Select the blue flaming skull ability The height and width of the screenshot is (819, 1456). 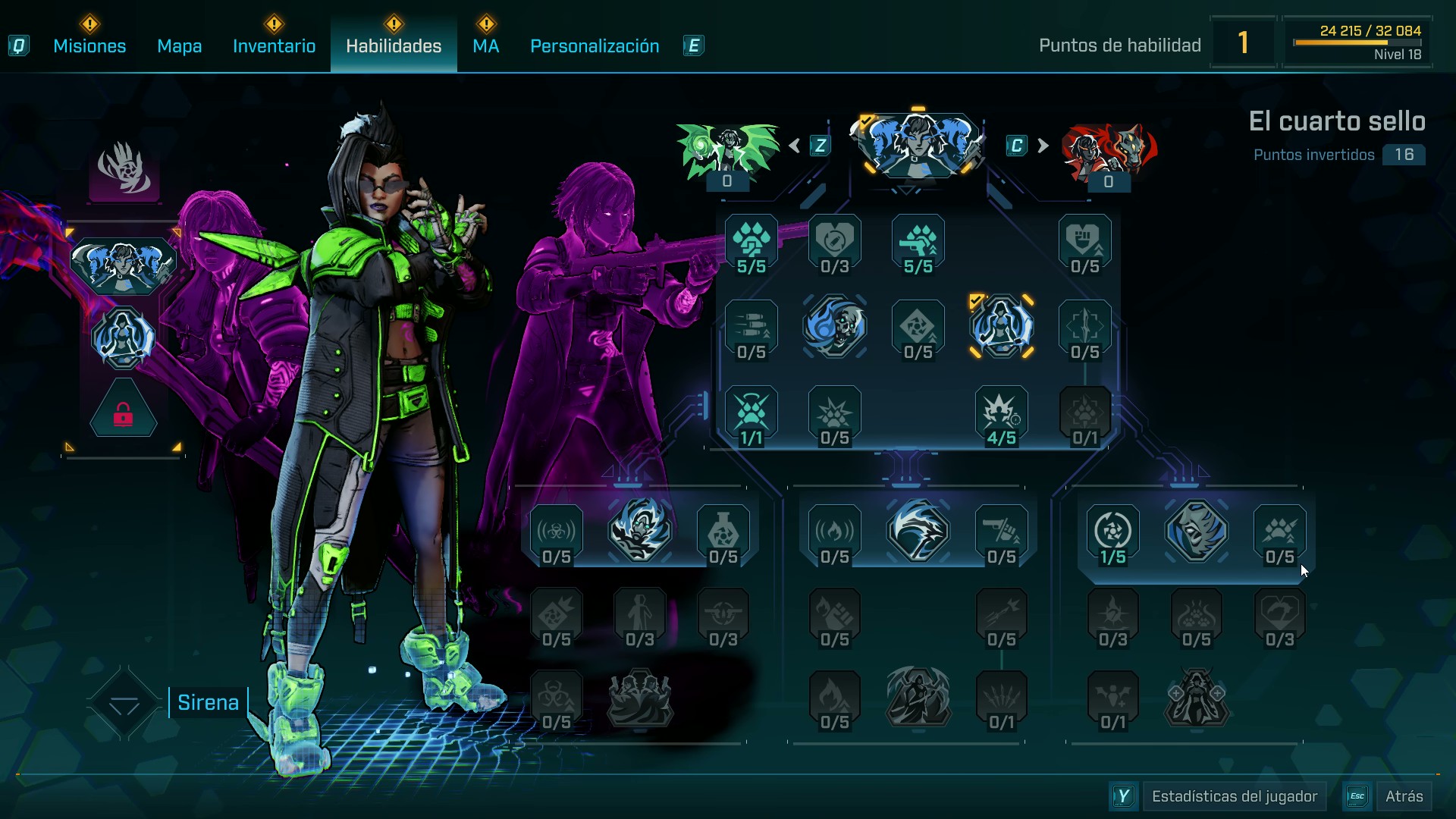(x=835, y=327)
